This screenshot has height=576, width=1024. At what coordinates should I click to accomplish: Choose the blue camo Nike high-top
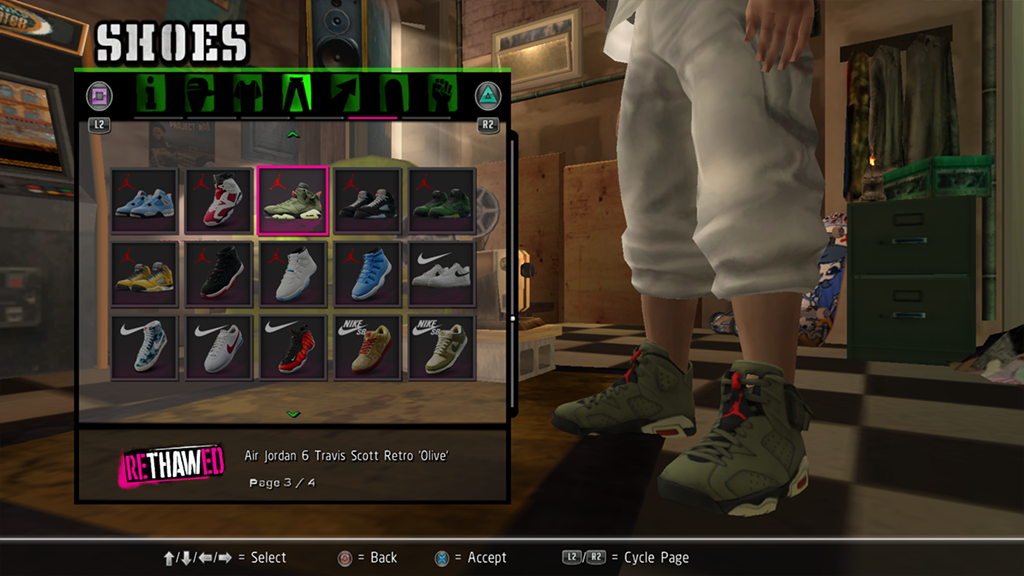144,348
